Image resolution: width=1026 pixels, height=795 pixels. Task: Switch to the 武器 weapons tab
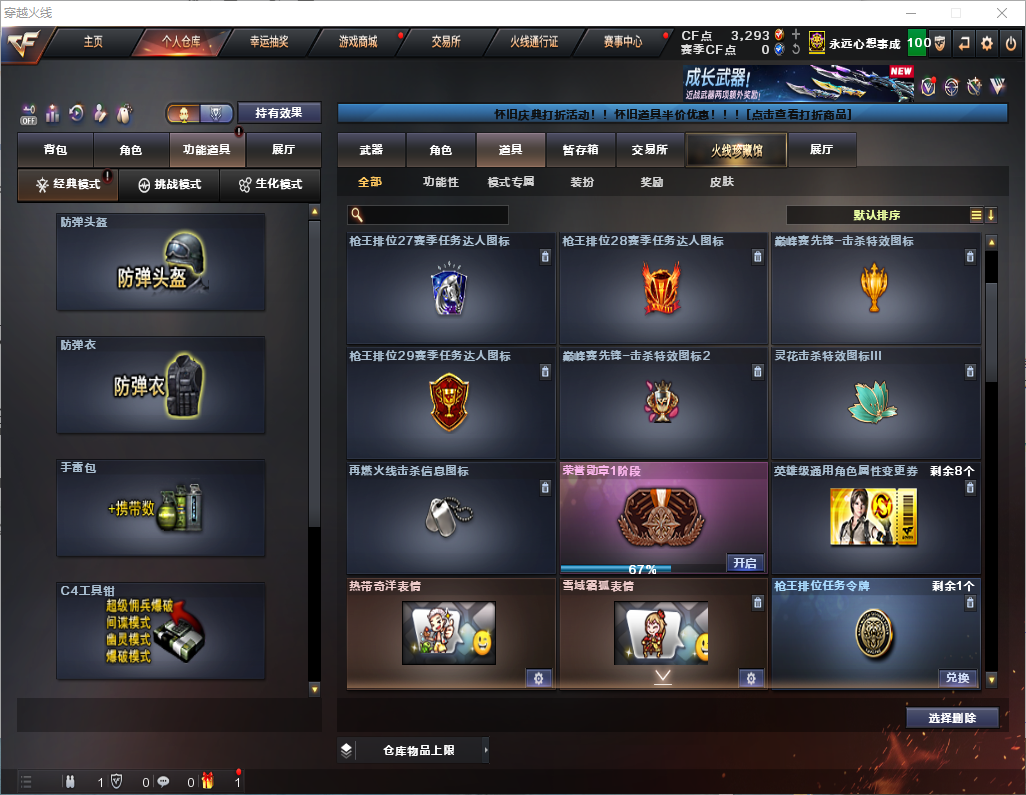(371, 150)
